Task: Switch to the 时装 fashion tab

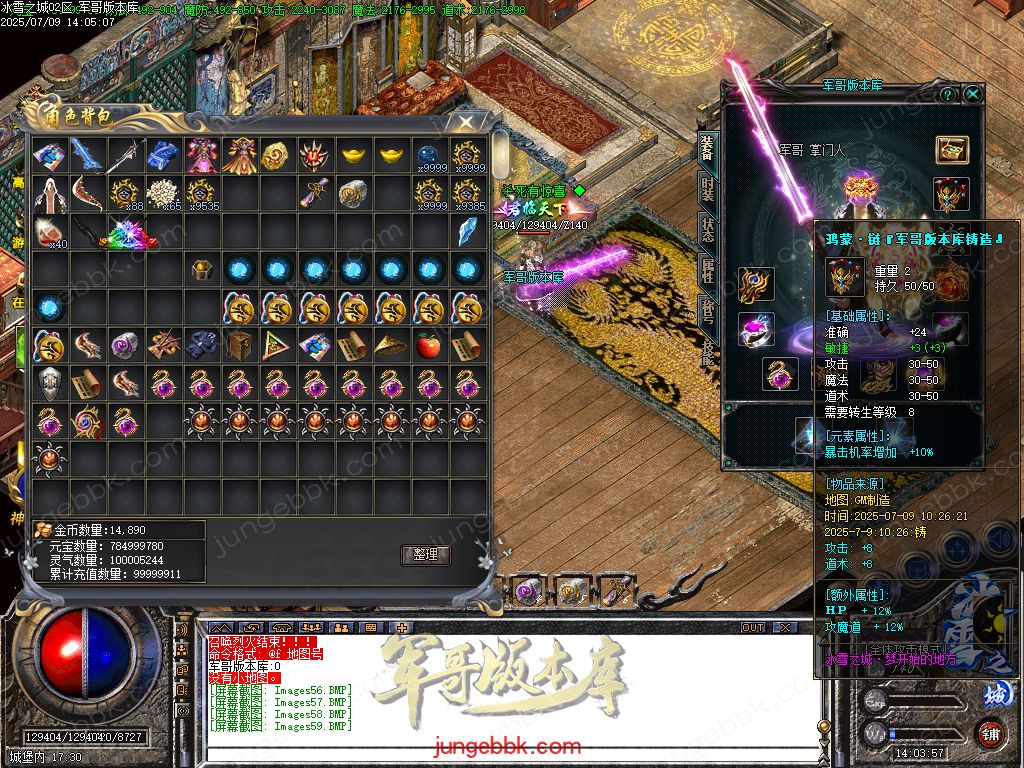Action: tap(707, 188)
